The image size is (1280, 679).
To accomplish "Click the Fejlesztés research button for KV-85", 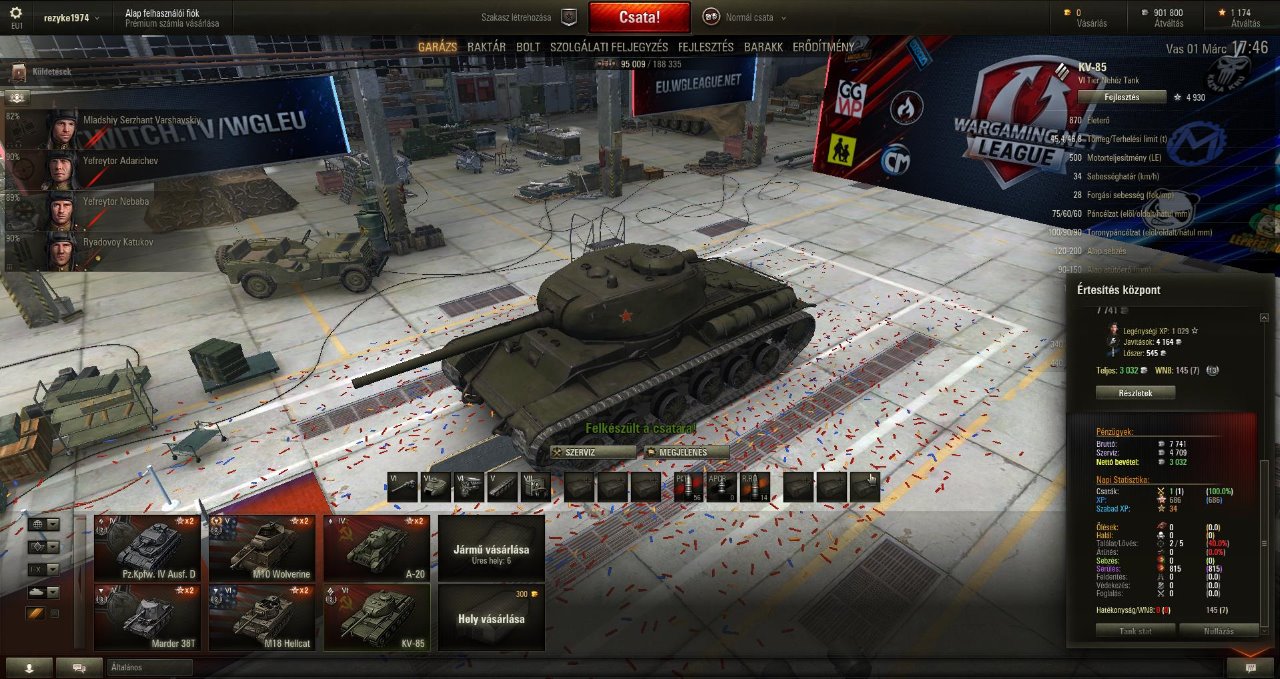I will (1121, 97).
